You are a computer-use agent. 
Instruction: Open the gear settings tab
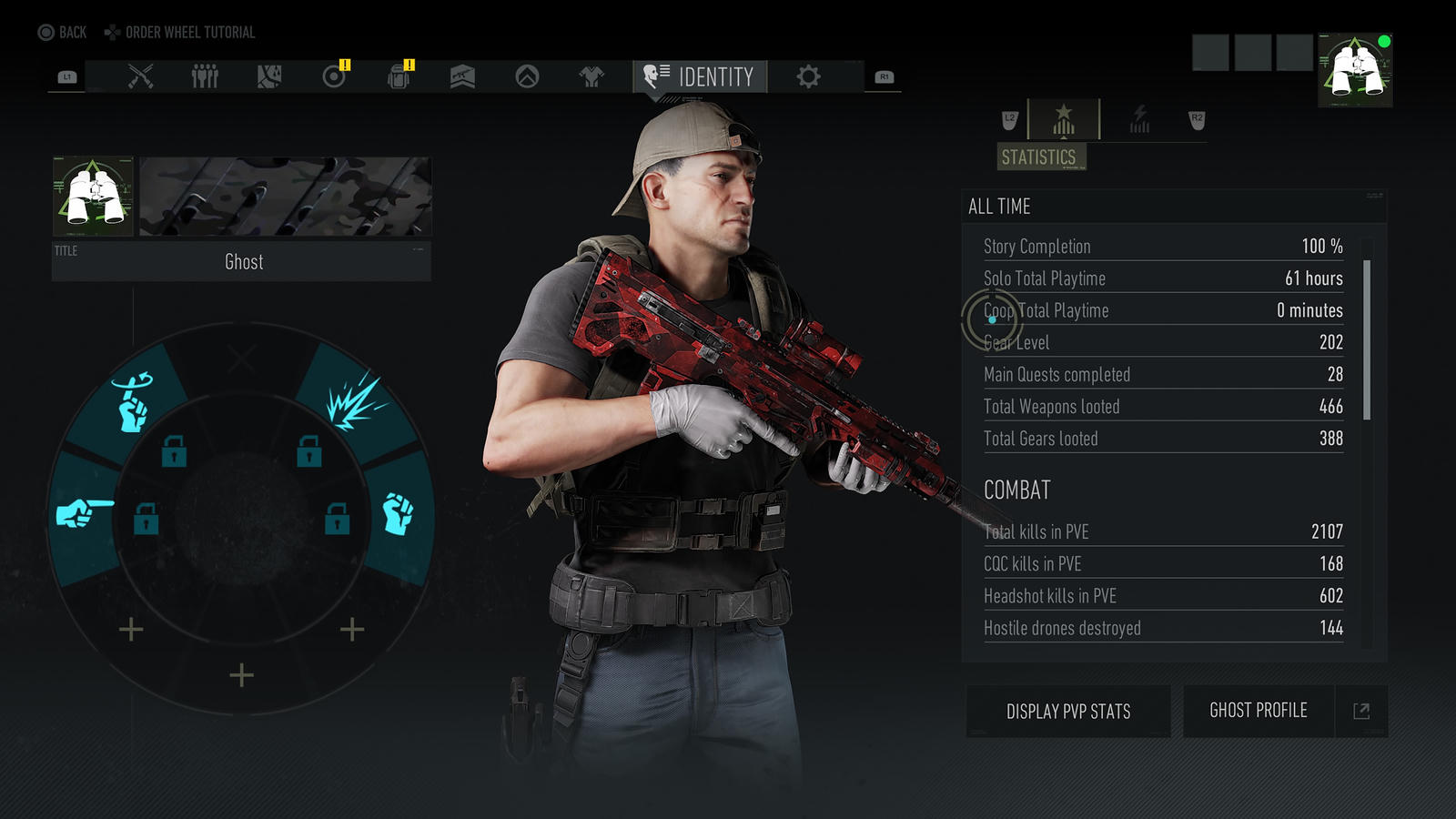pos(808,76)
